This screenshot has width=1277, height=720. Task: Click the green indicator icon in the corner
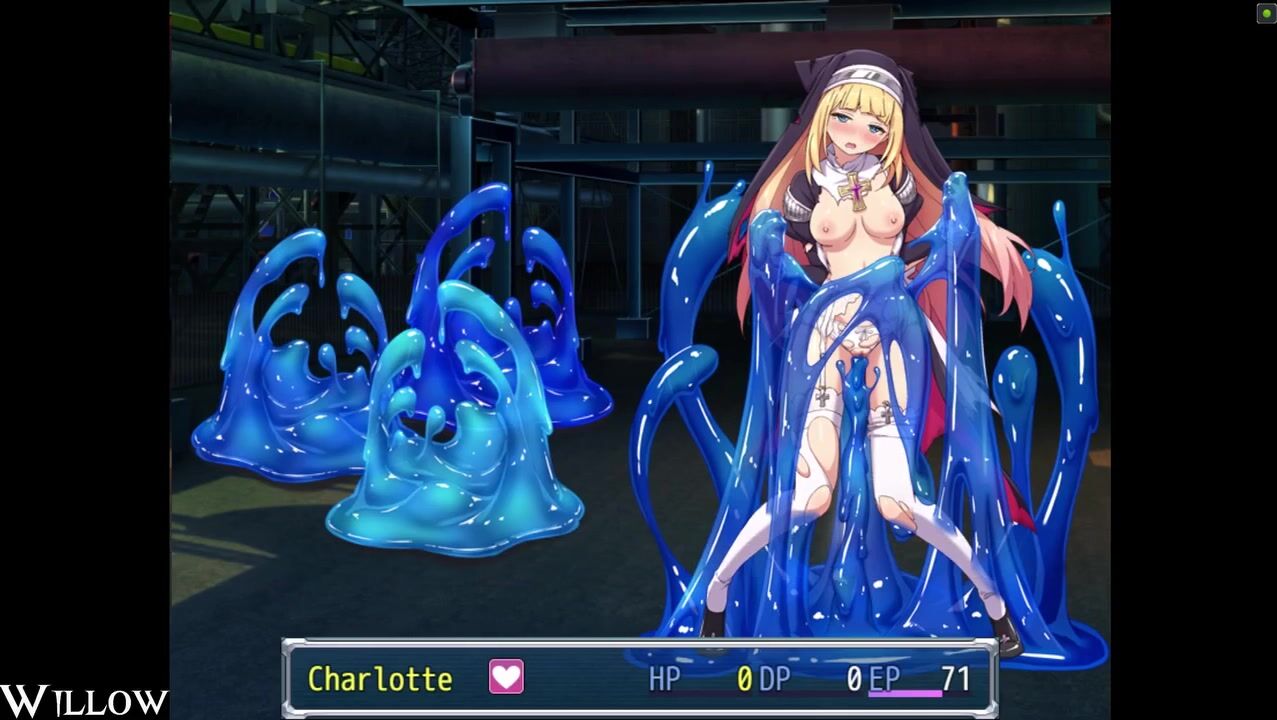point(1265,13)
